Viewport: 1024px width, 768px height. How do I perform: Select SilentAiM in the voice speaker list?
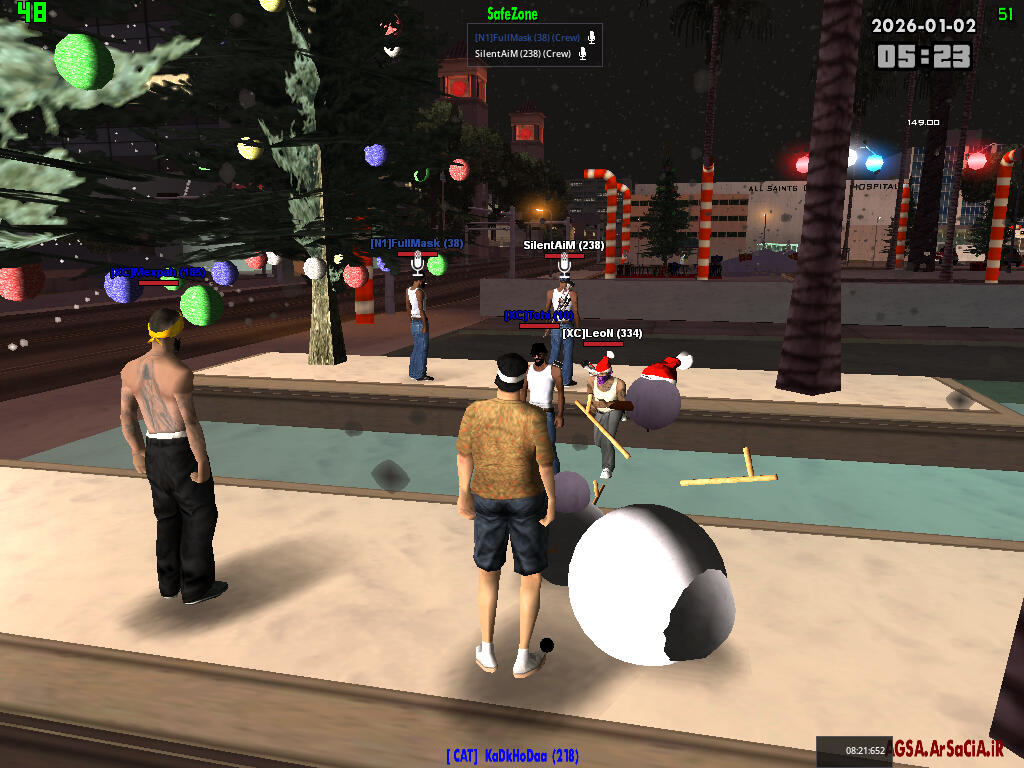coord(523,54)
